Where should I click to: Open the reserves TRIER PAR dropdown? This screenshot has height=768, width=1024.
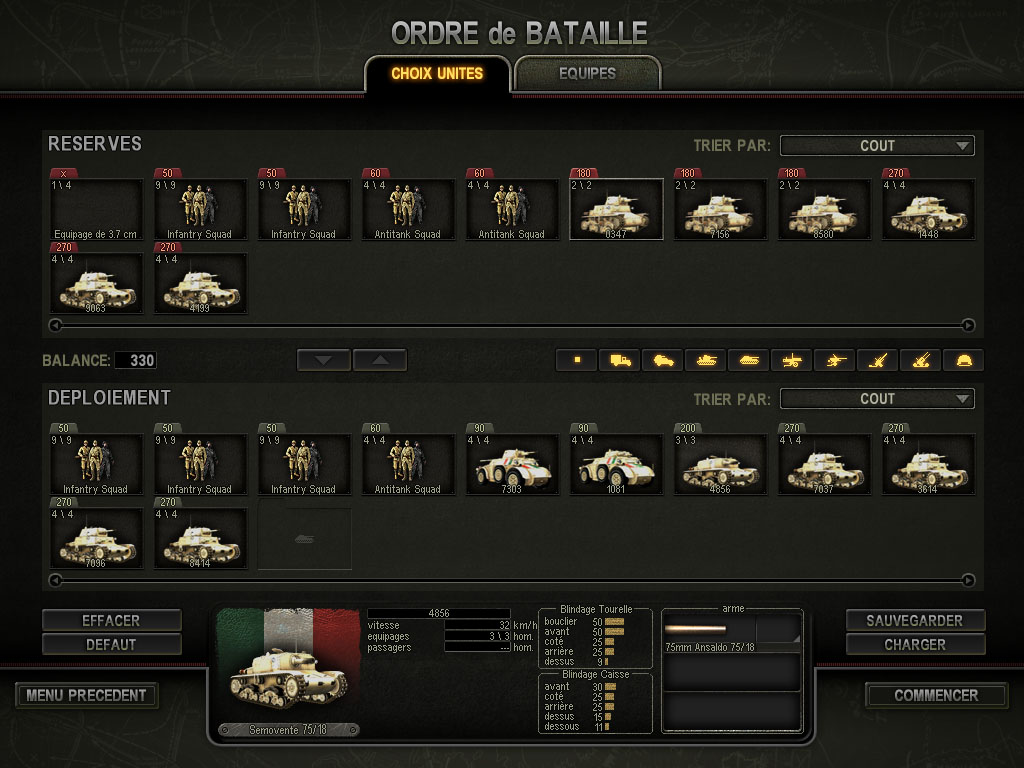(x=877, y=146)
